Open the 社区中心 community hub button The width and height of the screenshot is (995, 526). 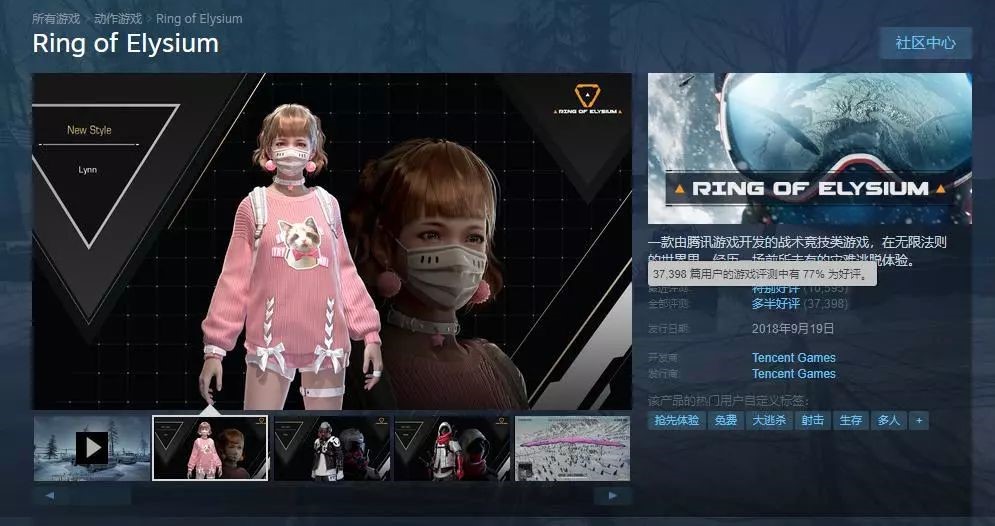925,43
